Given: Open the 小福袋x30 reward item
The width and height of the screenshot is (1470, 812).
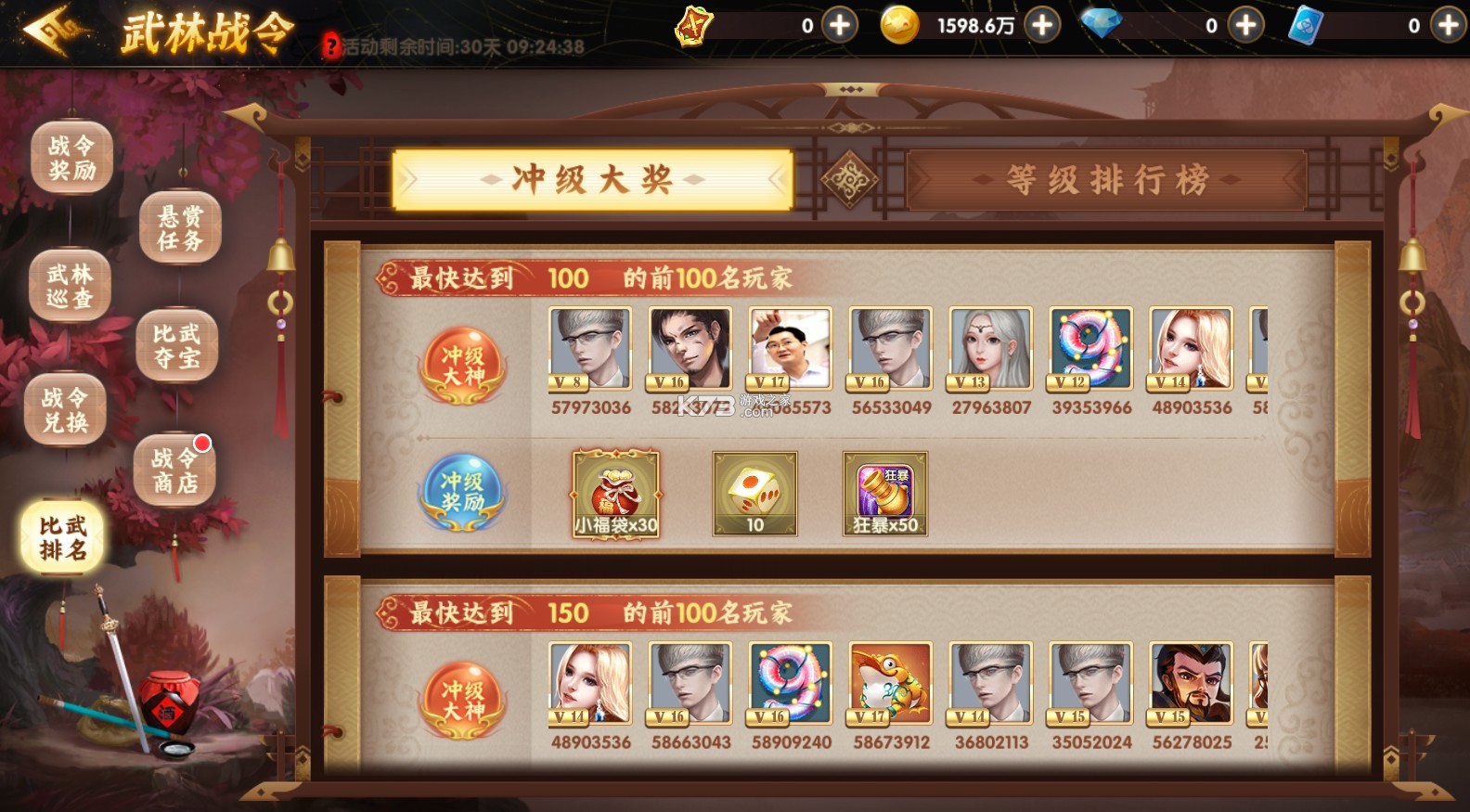Looking at the screenshot, I should 613,492.
